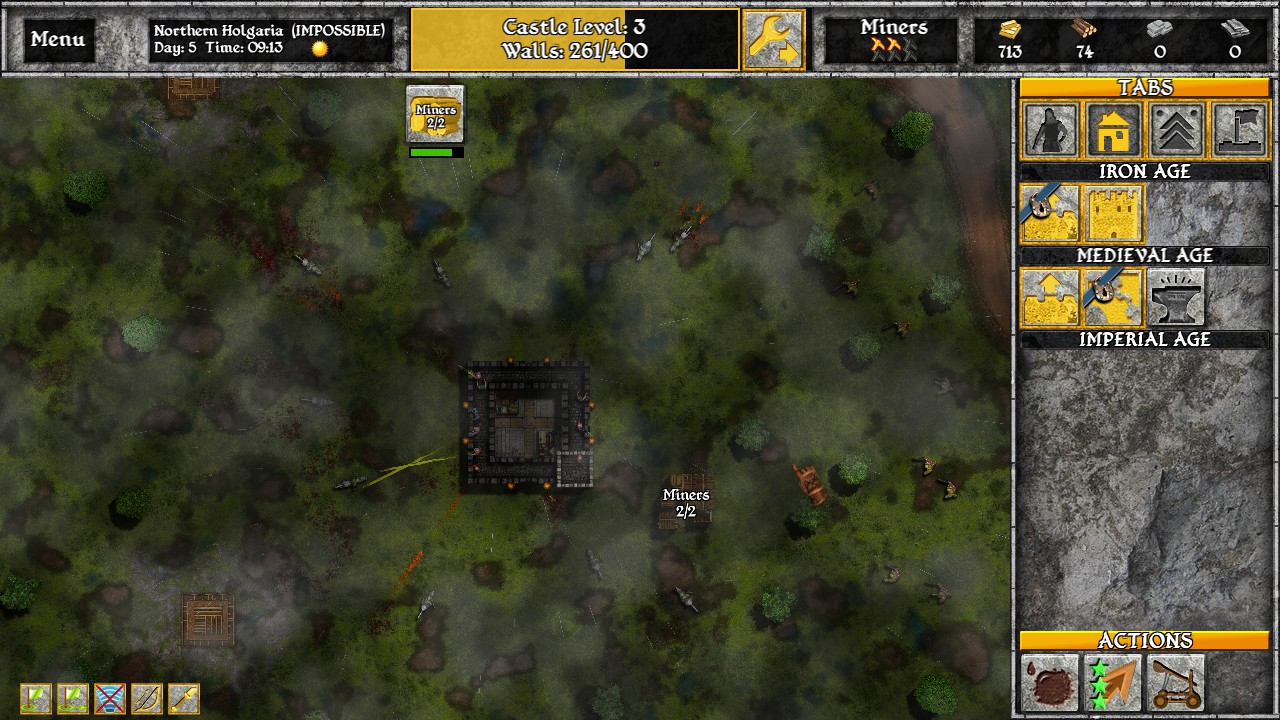Select the wall upgrade icon under Medieval Age
The image size is (1280, 720).
1050,297
